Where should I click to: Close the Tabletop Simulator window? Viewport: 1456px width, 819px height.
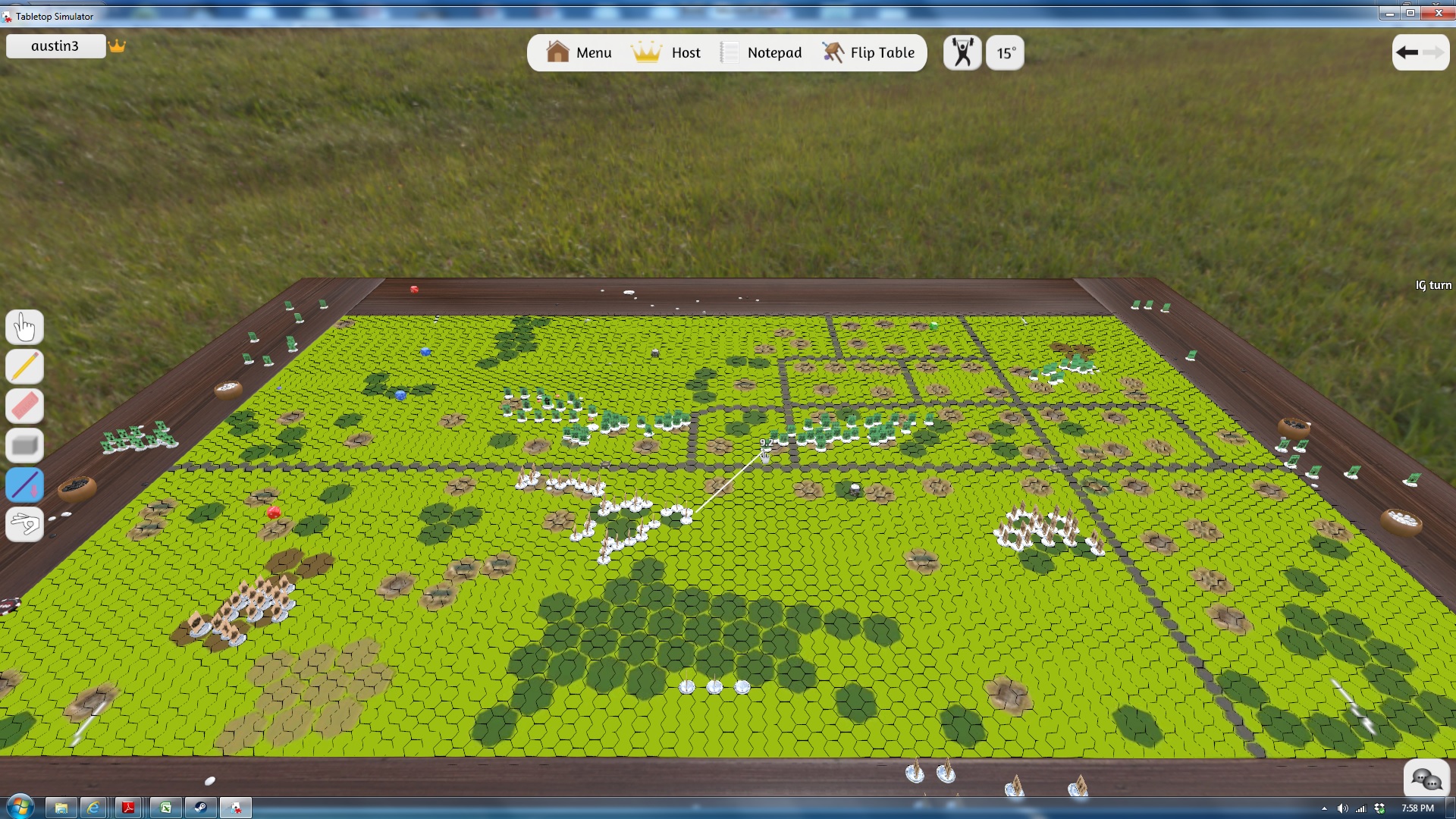tap(1438, 13)
